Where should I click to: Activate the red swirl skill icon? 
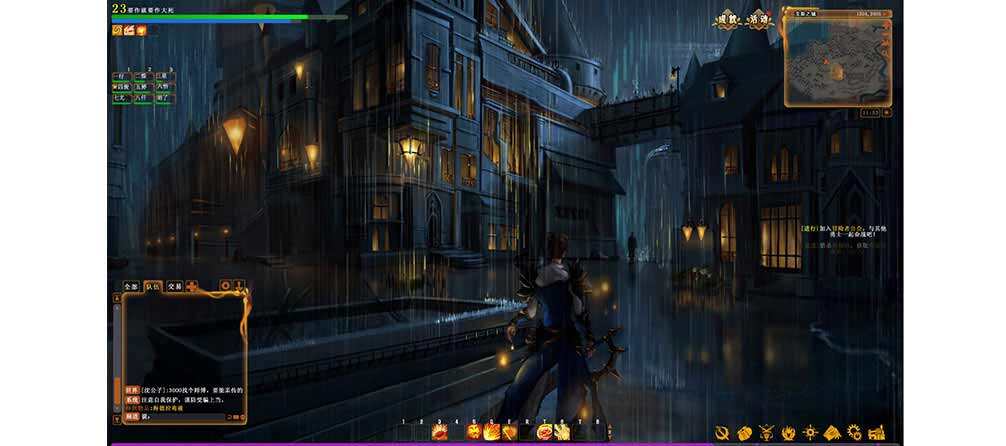coord(545,431)
